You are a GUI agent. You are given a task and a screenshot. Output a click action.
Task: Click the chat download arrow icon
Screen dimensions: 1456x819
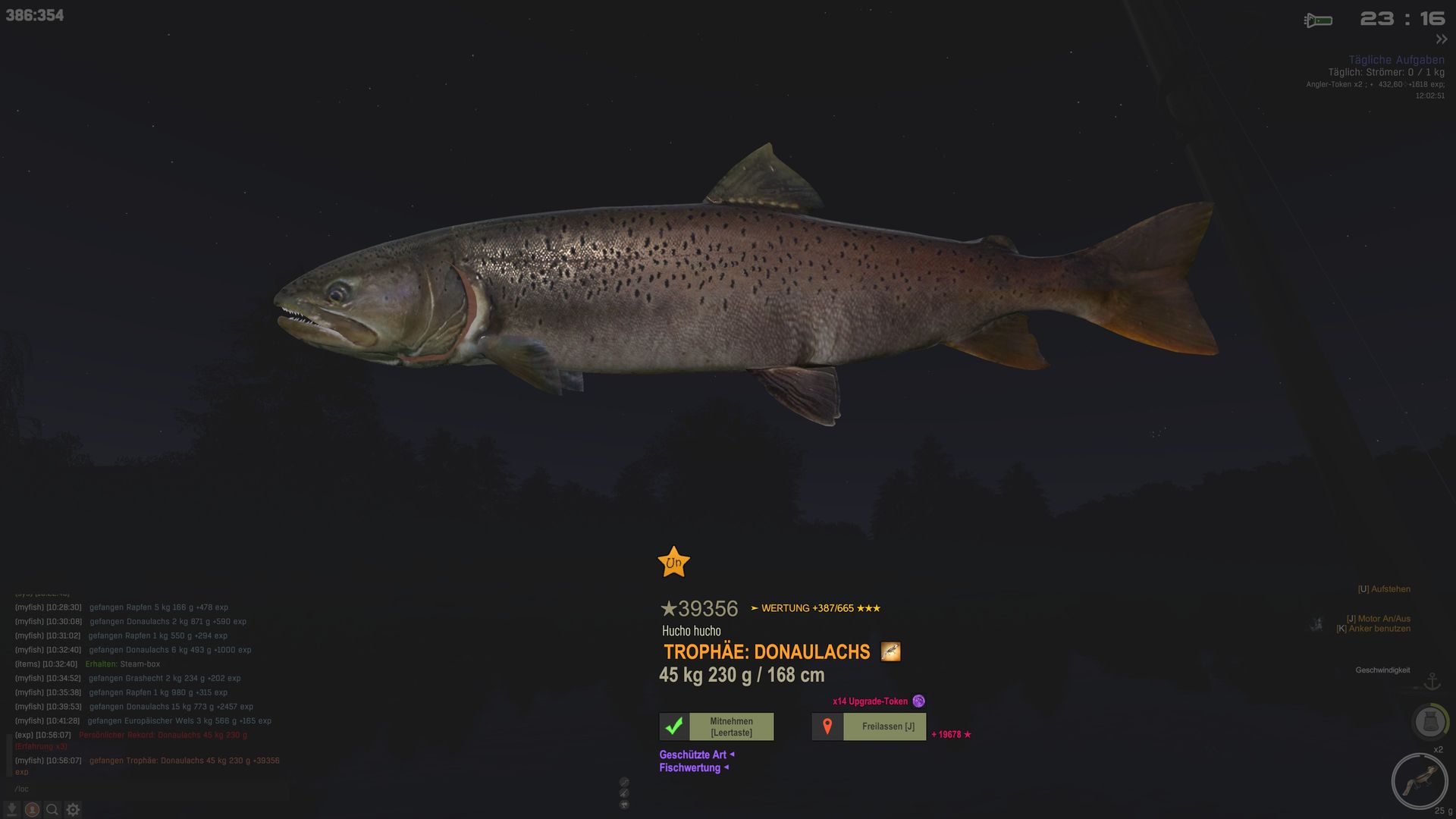(12, 809)
